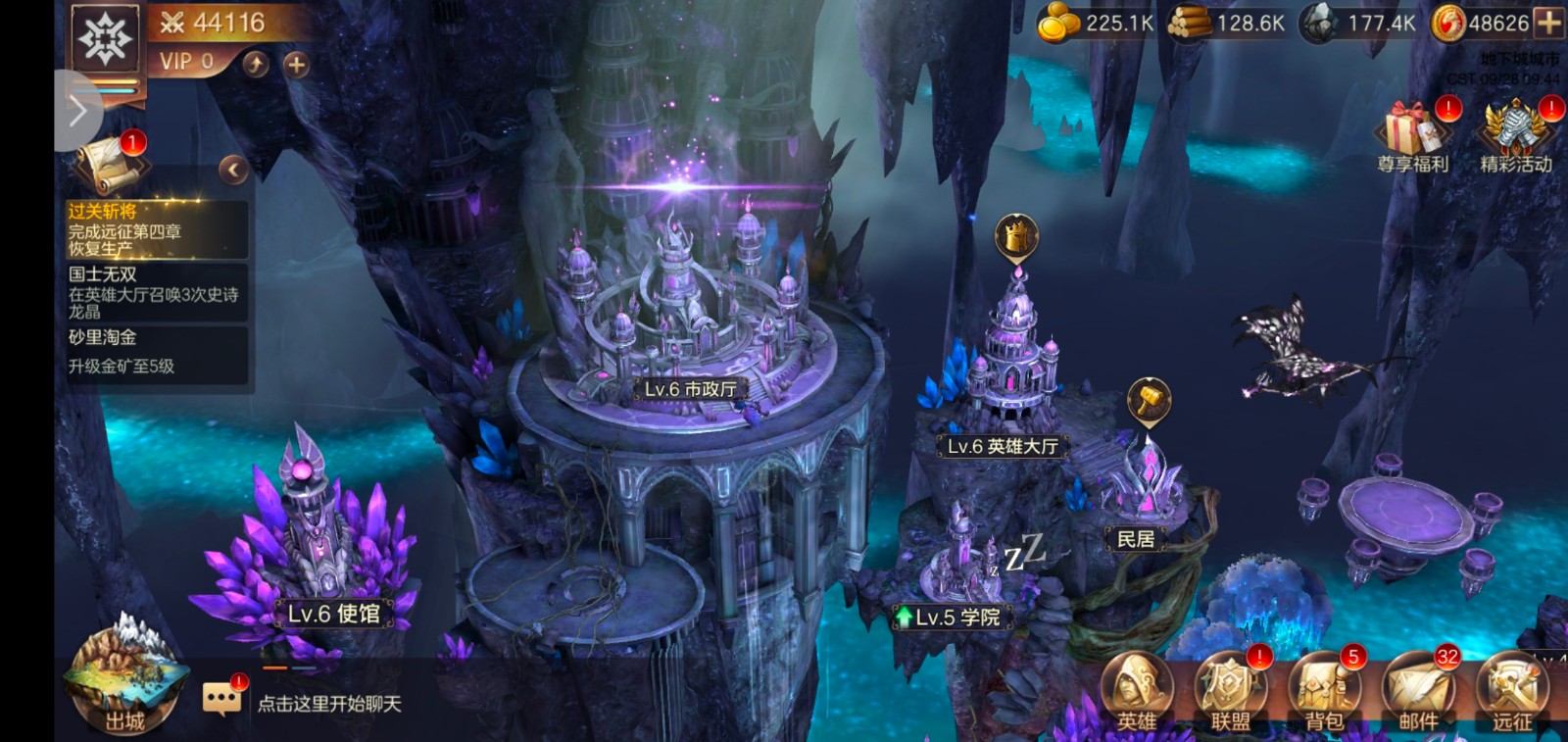Tap the plus button beside VIP 0
Image resolution: width=1568 pixels, height=742 pixels.
(296, 65)
